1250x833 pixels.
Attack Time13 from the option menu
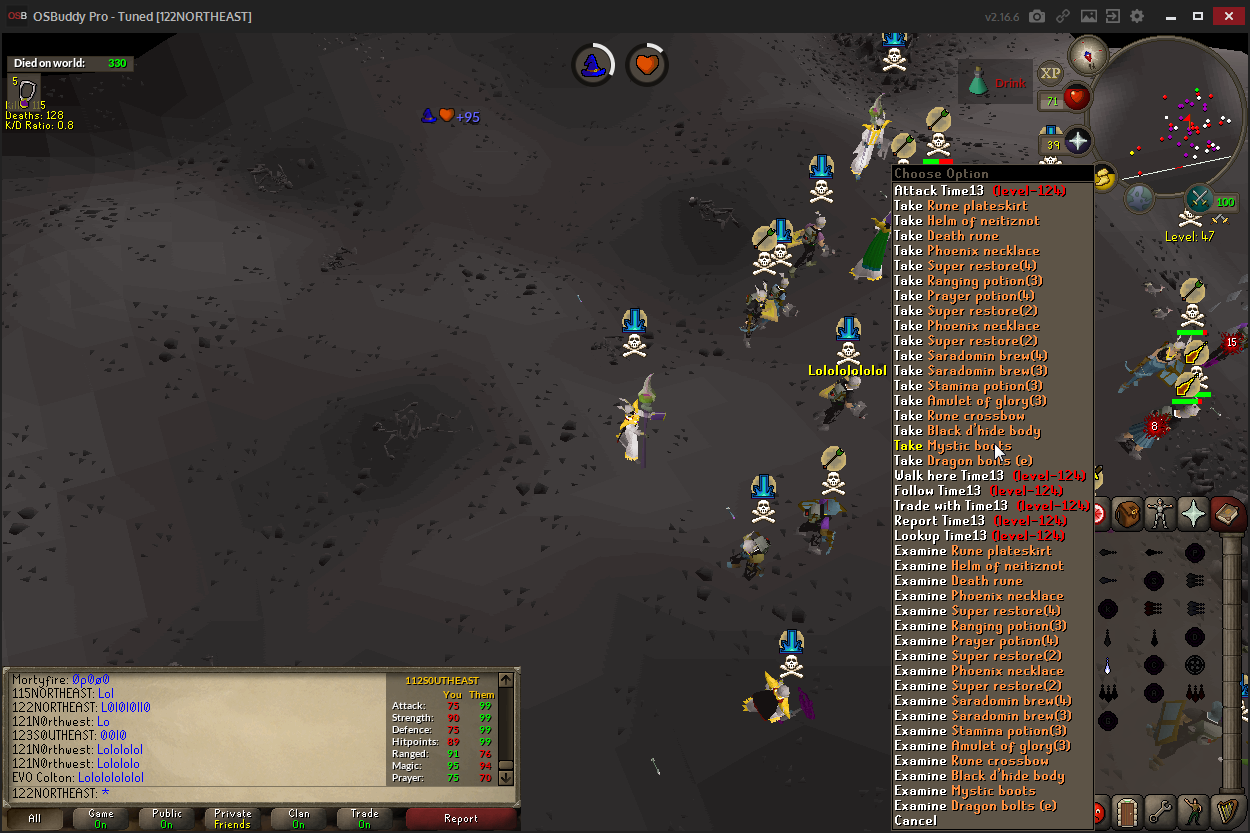point(979,190)
